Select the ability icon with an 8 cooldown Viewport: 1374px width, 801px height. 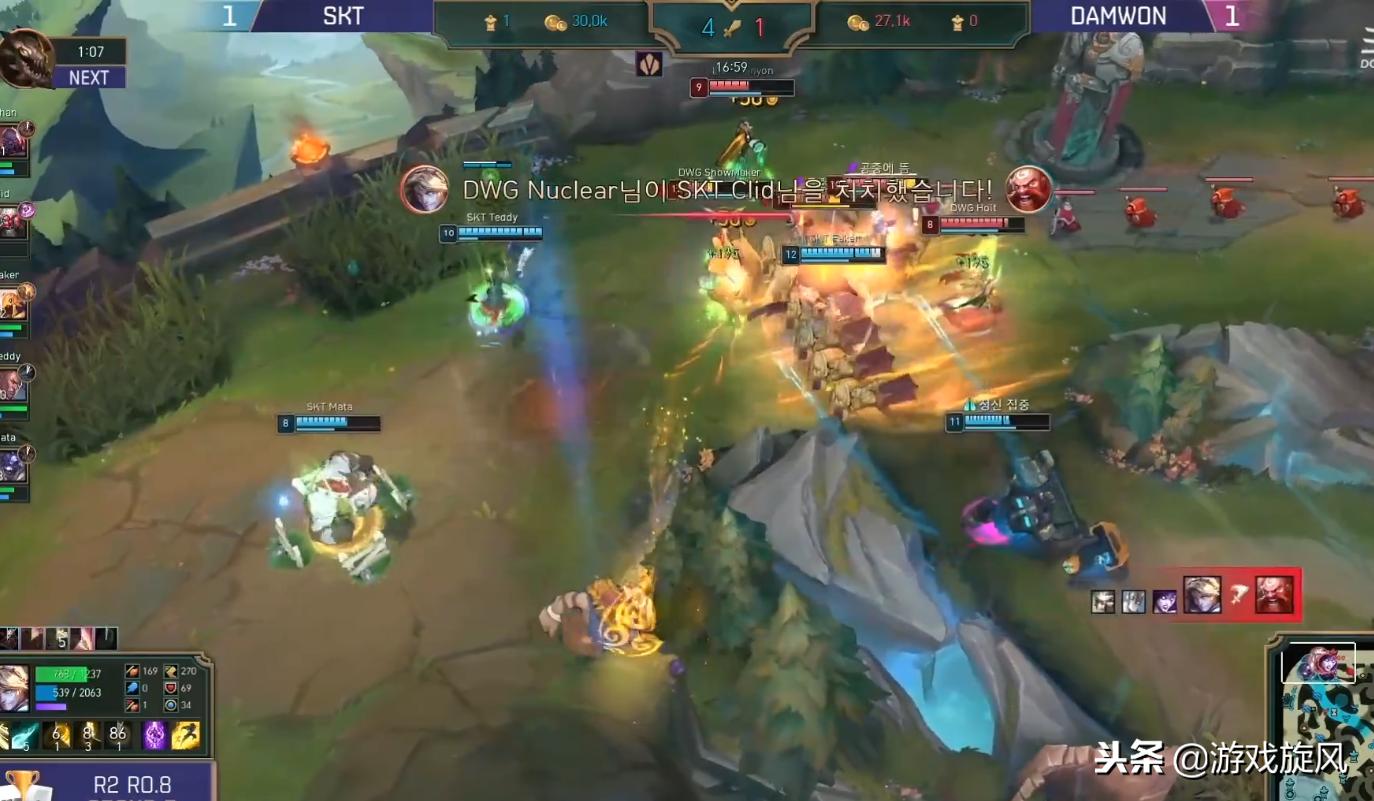coord(88,736)
